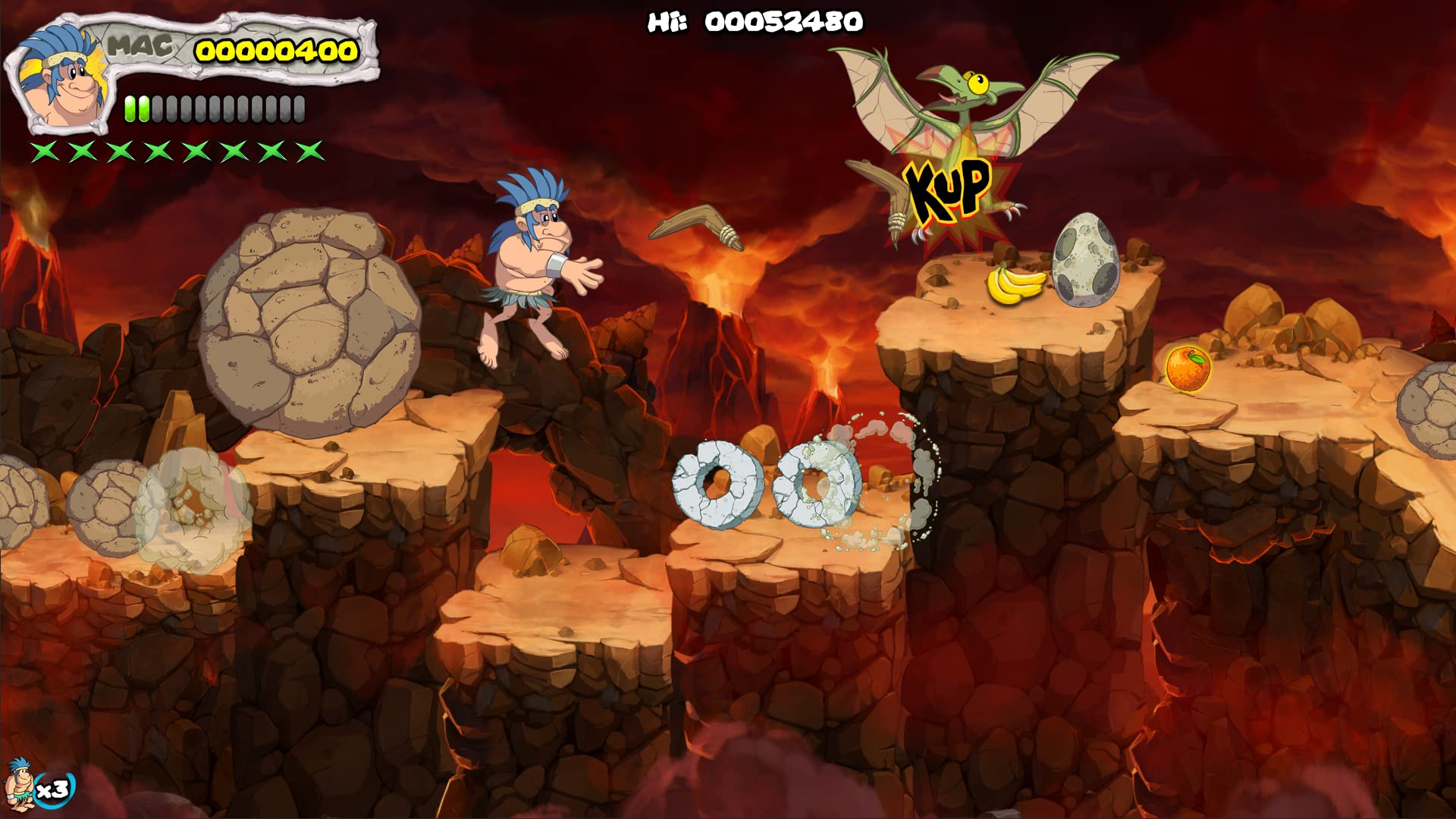
Task: Click the MAC name label
Action: pyautogui.click(x=139, y=45)
